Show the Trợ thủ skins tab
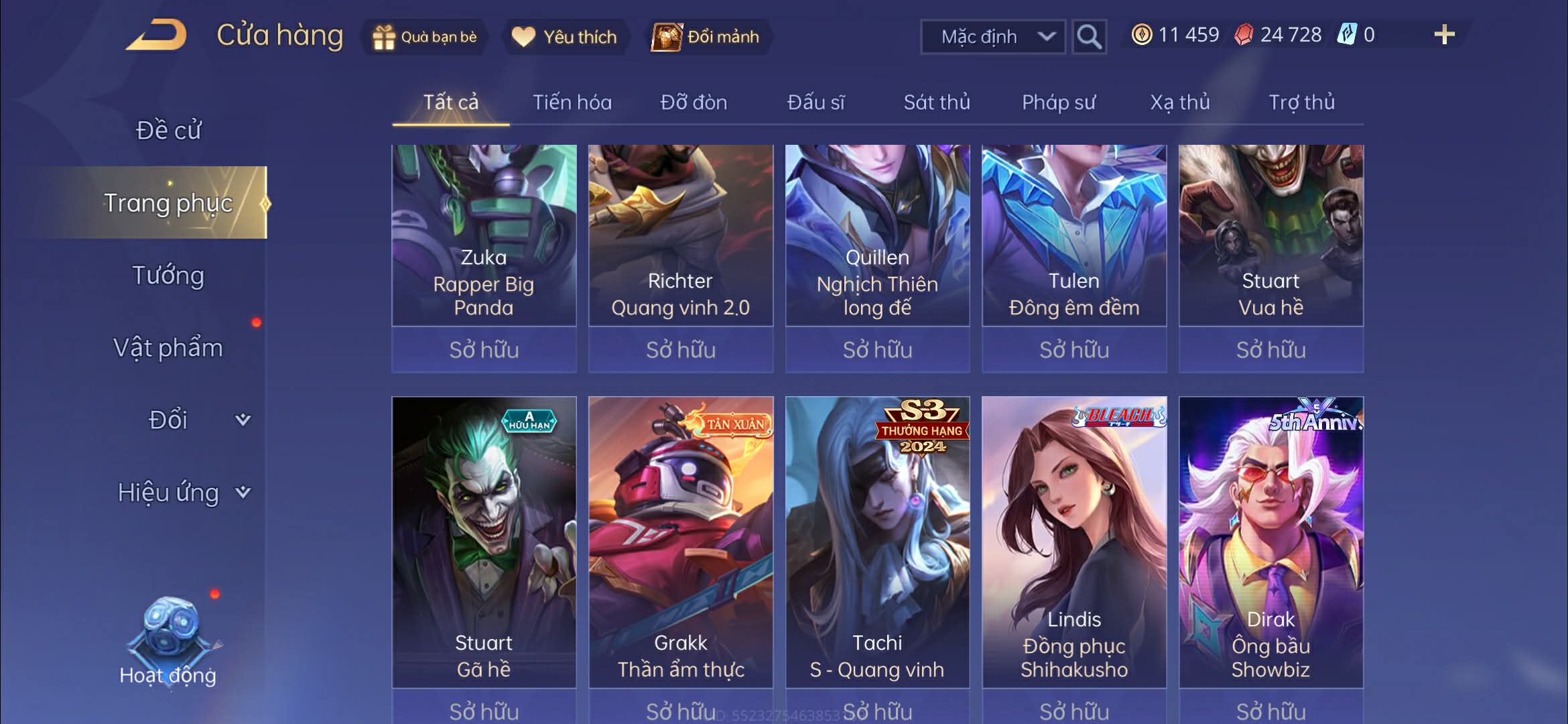 click(x=1301, y=103)
